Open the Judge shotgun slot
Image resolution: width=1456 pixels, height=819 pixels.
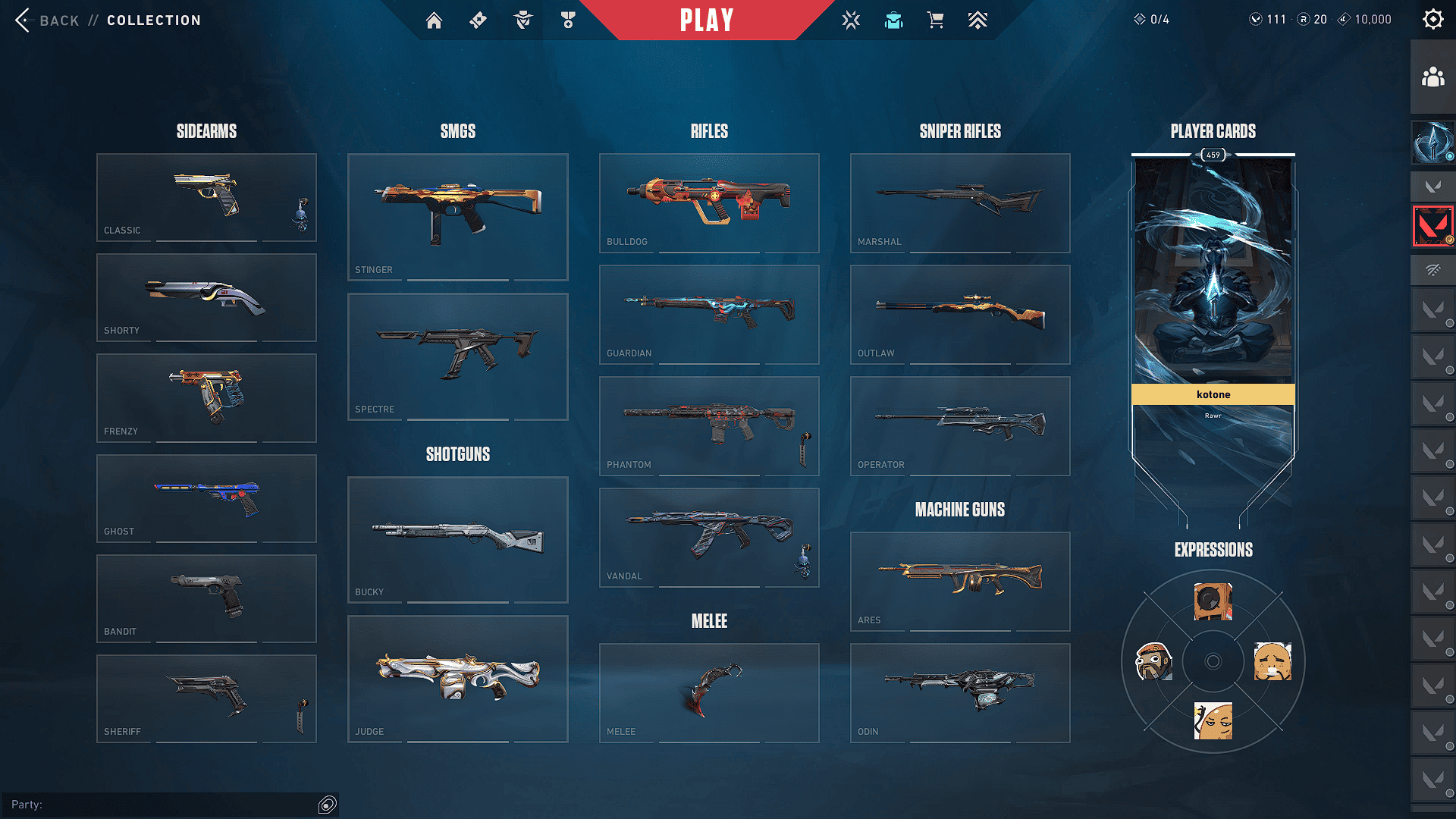(457, 679)
